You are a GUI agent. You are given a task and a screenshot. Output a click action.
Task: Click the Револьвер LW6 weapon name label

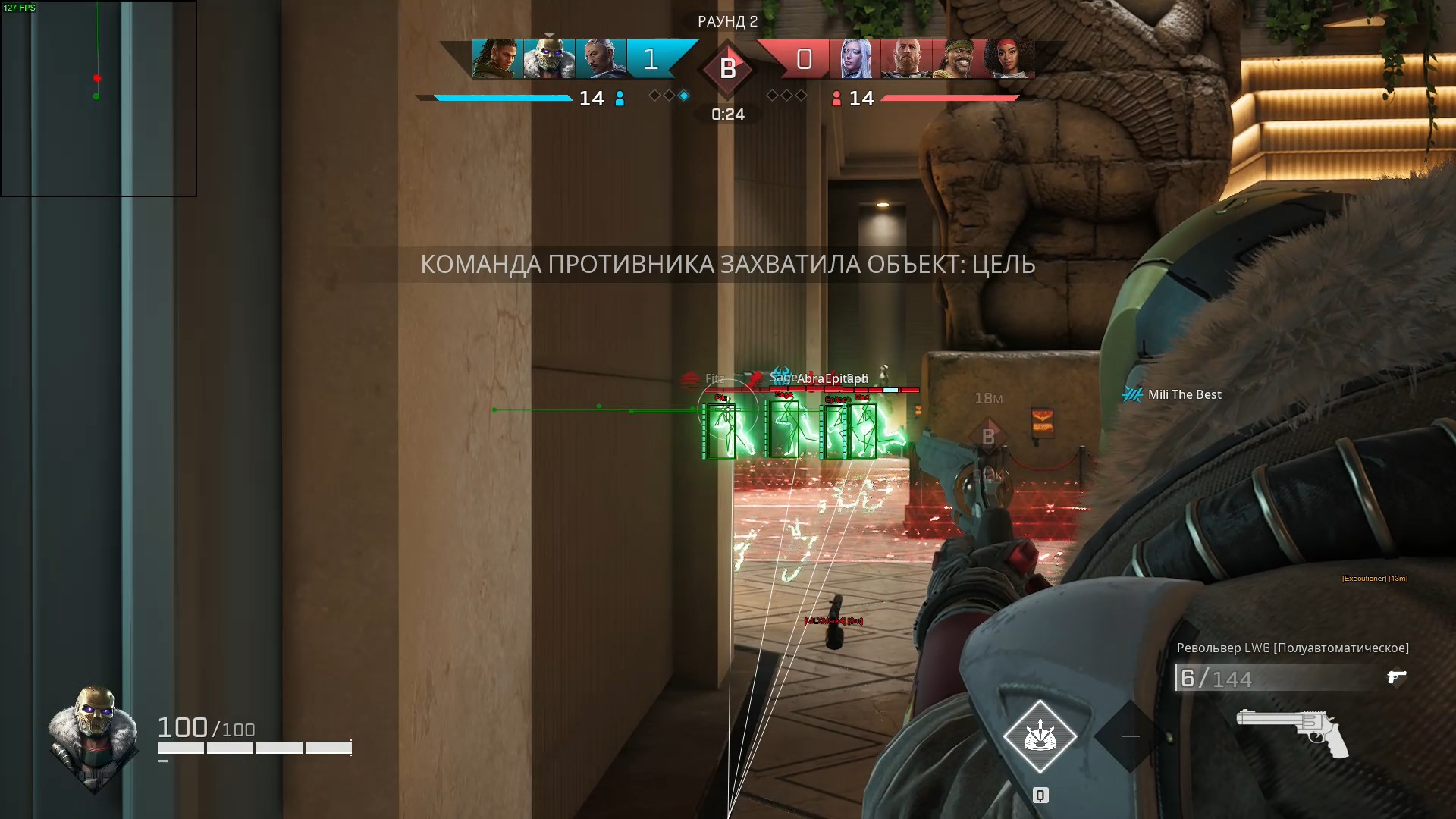click(1294, 647)
